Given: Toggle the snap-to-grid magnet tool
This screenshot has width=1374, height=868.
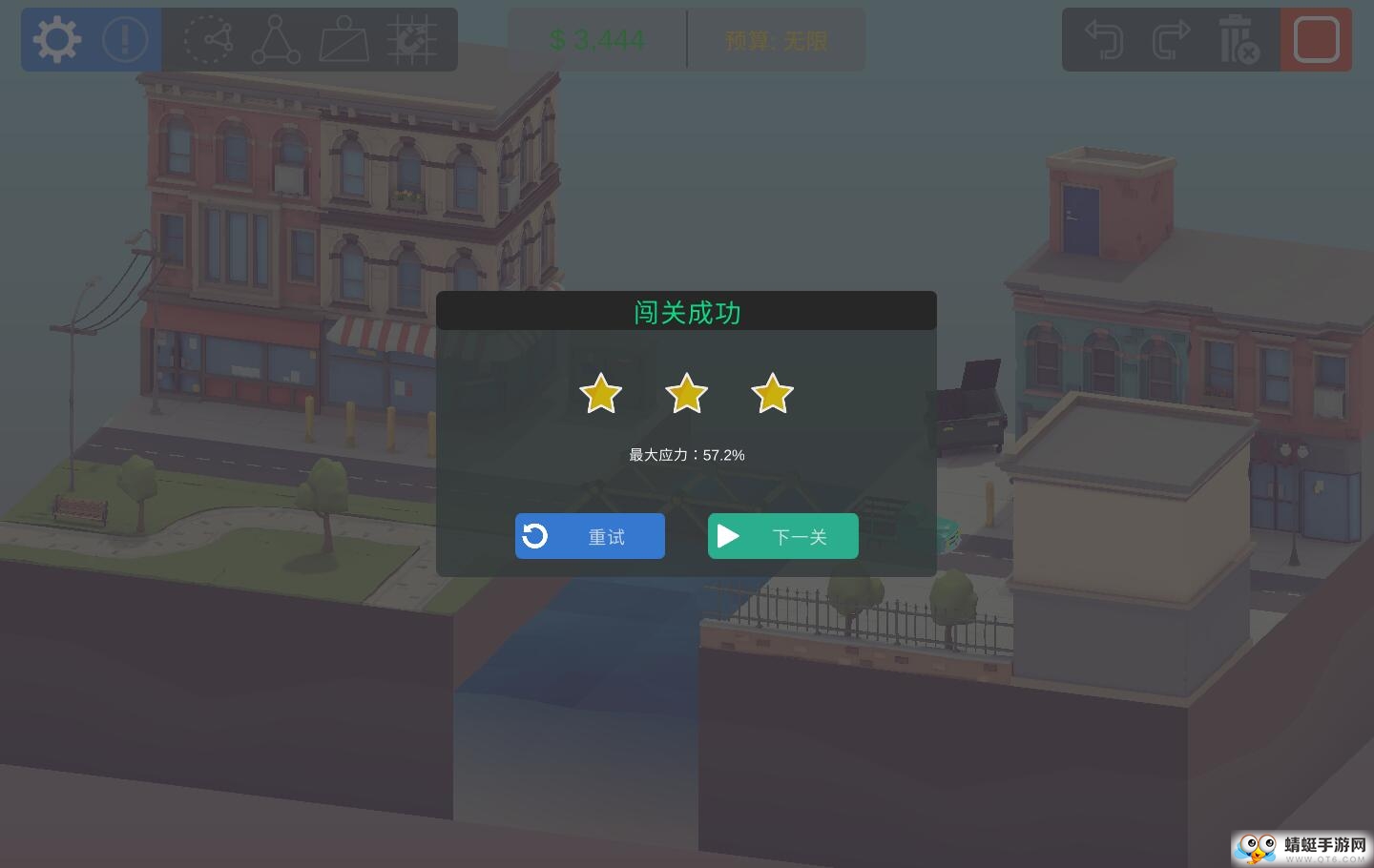Looking at the screenshot, I should tap(413, 39).
